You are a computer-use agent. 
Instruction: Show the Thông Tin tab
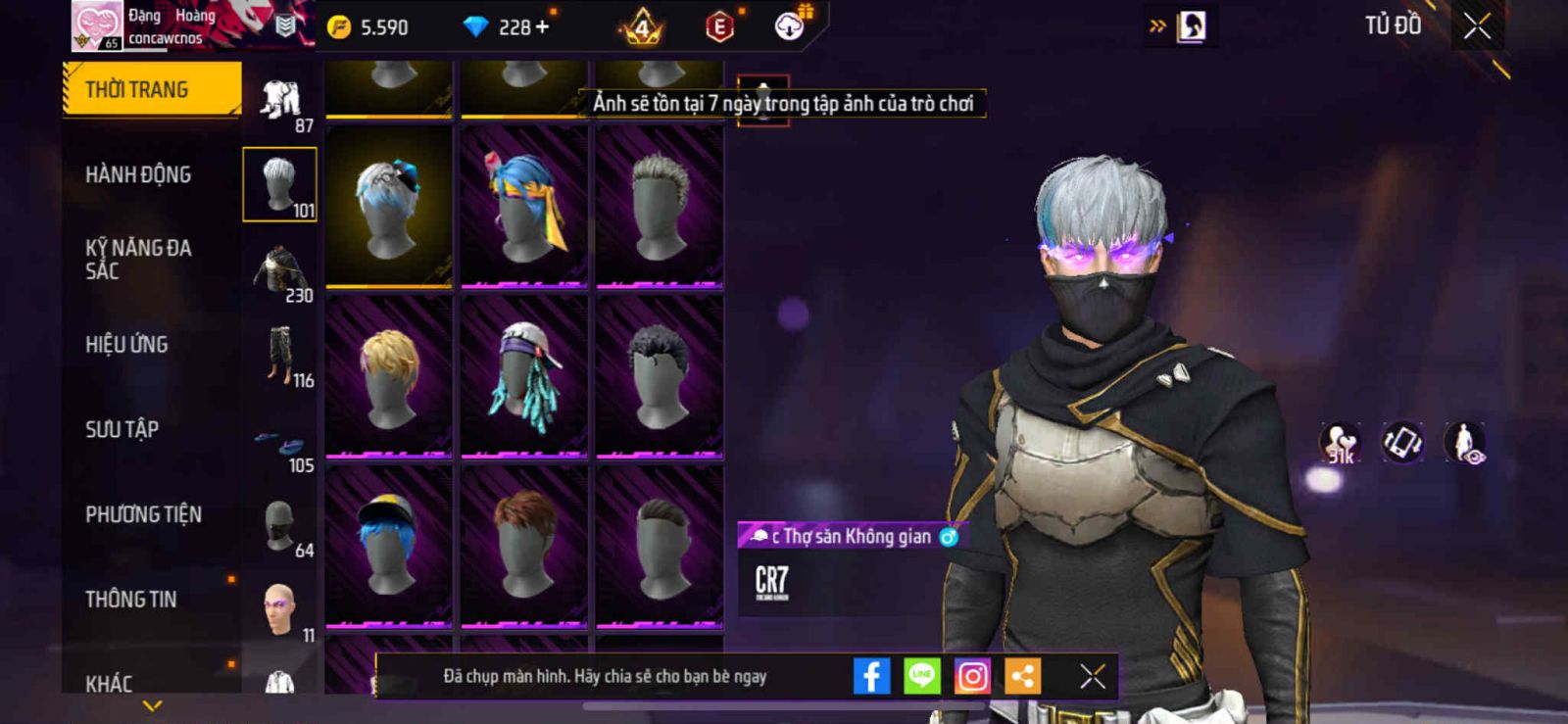(x=131, y=600)
